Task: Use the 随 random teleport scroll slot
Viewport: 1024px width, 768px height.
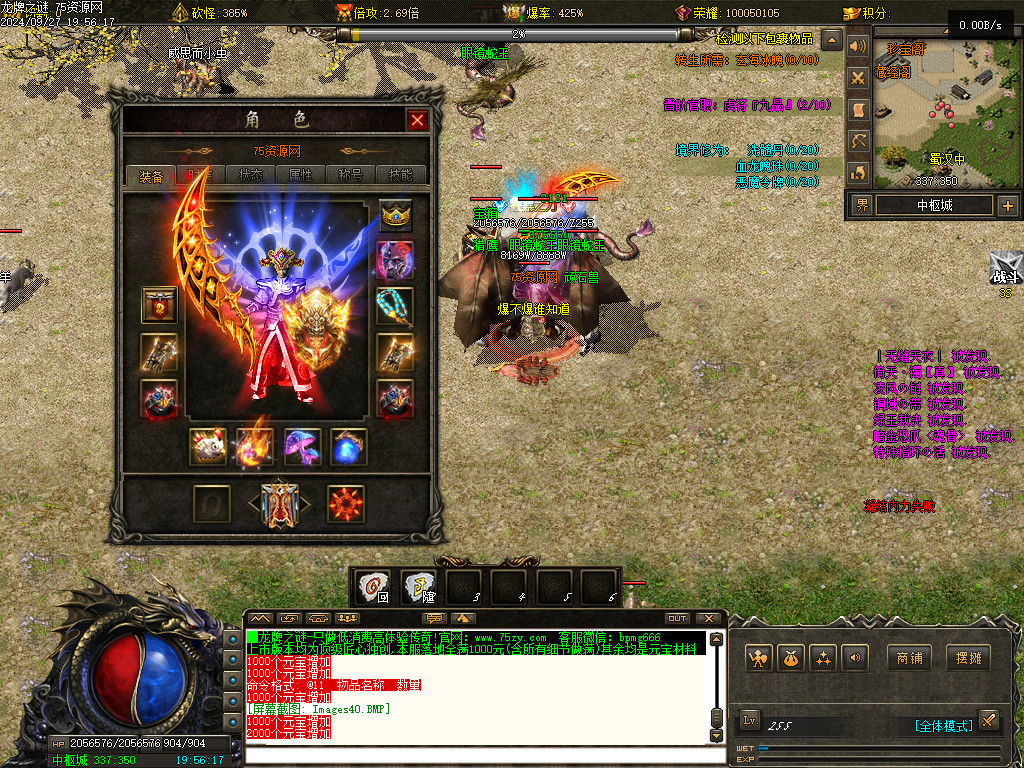Action: (419, 587)
